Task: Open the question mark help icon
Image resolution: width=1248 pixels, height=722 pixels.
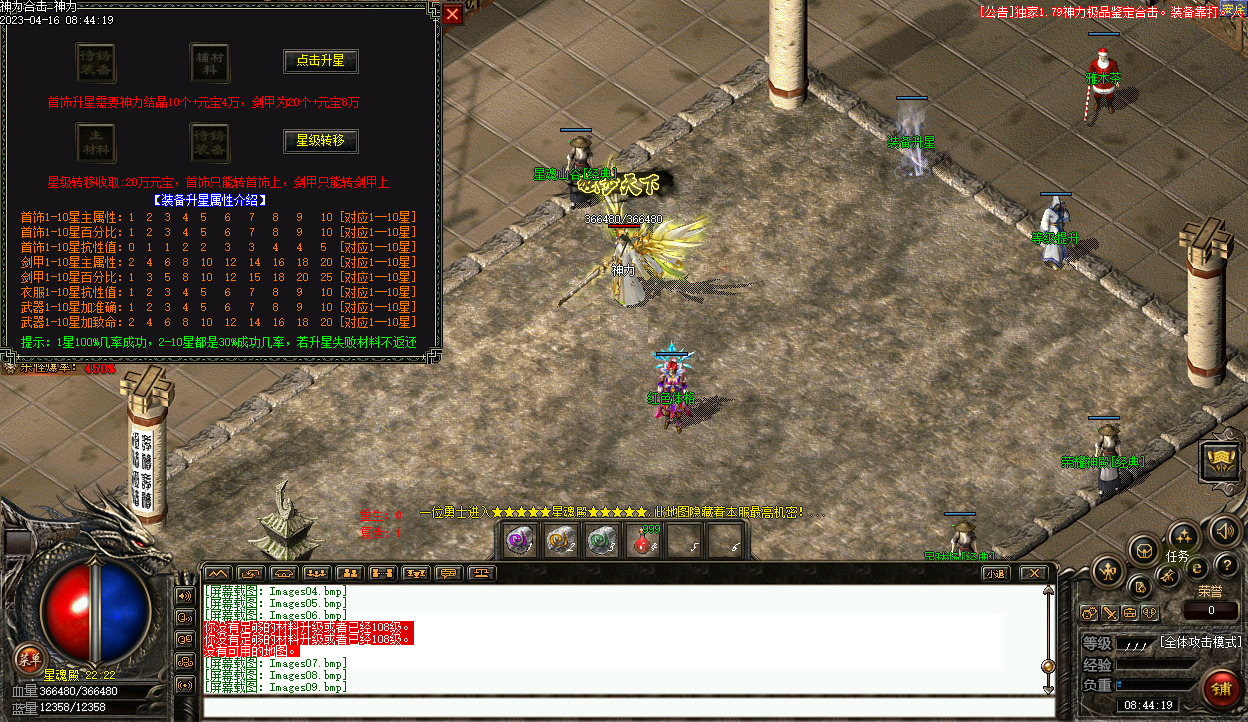Action: (x=1227, y=566)
